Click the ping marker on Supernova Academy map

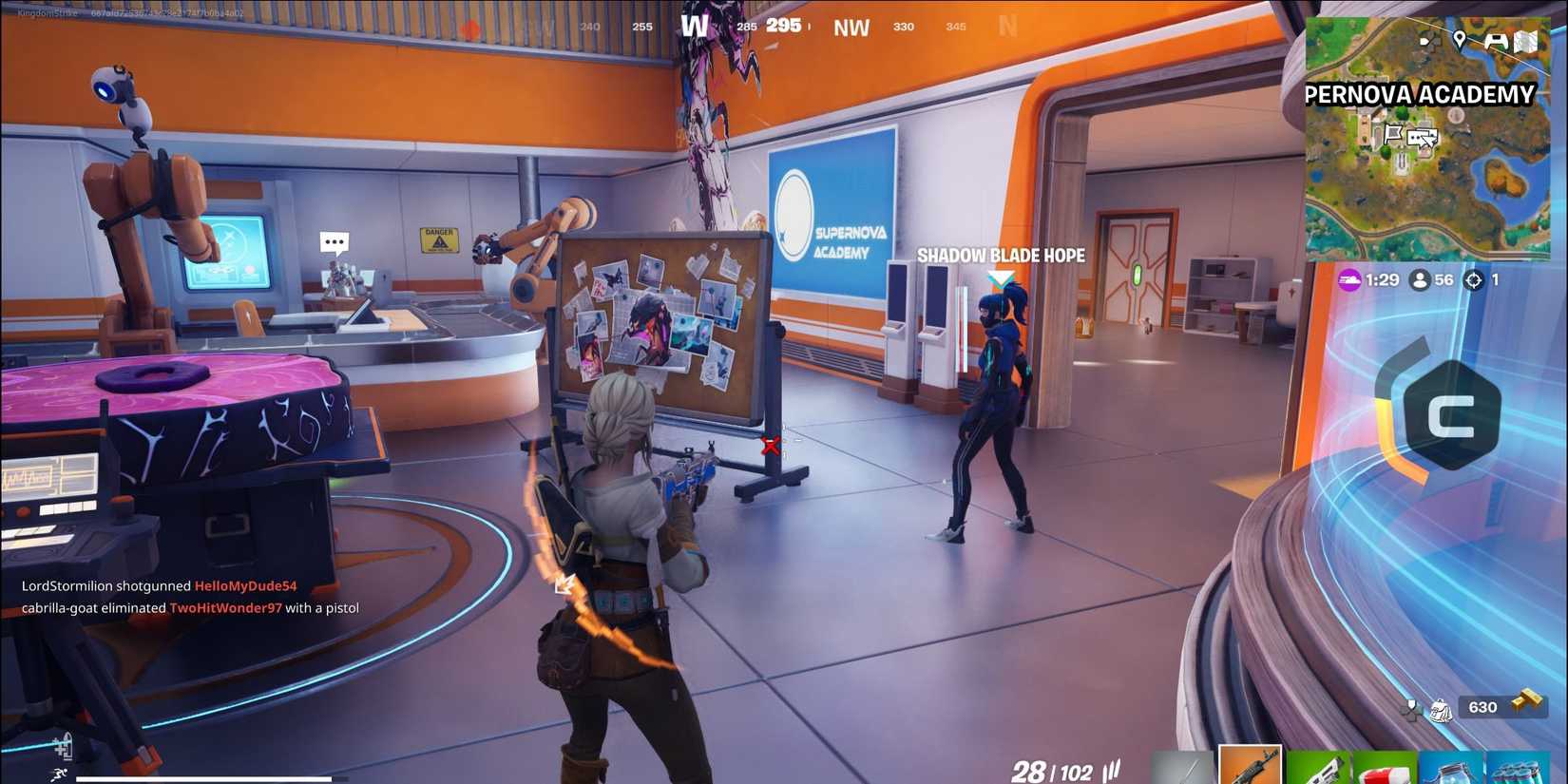pos(1423,138)
